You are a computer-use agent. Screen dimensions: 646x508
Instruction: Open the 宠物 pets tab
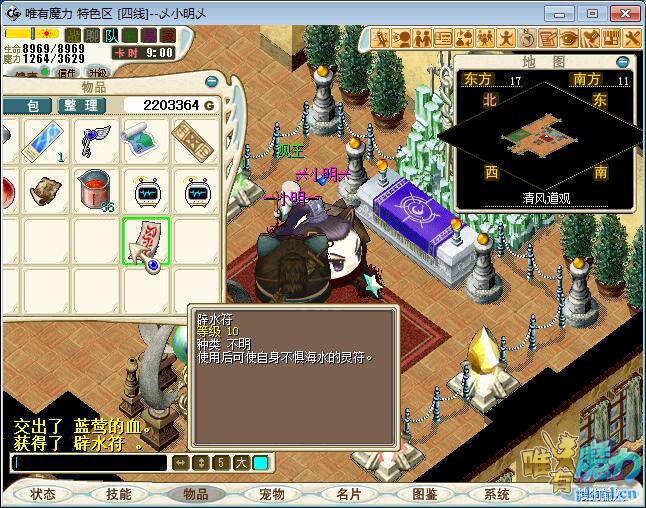tap(272, 494)
